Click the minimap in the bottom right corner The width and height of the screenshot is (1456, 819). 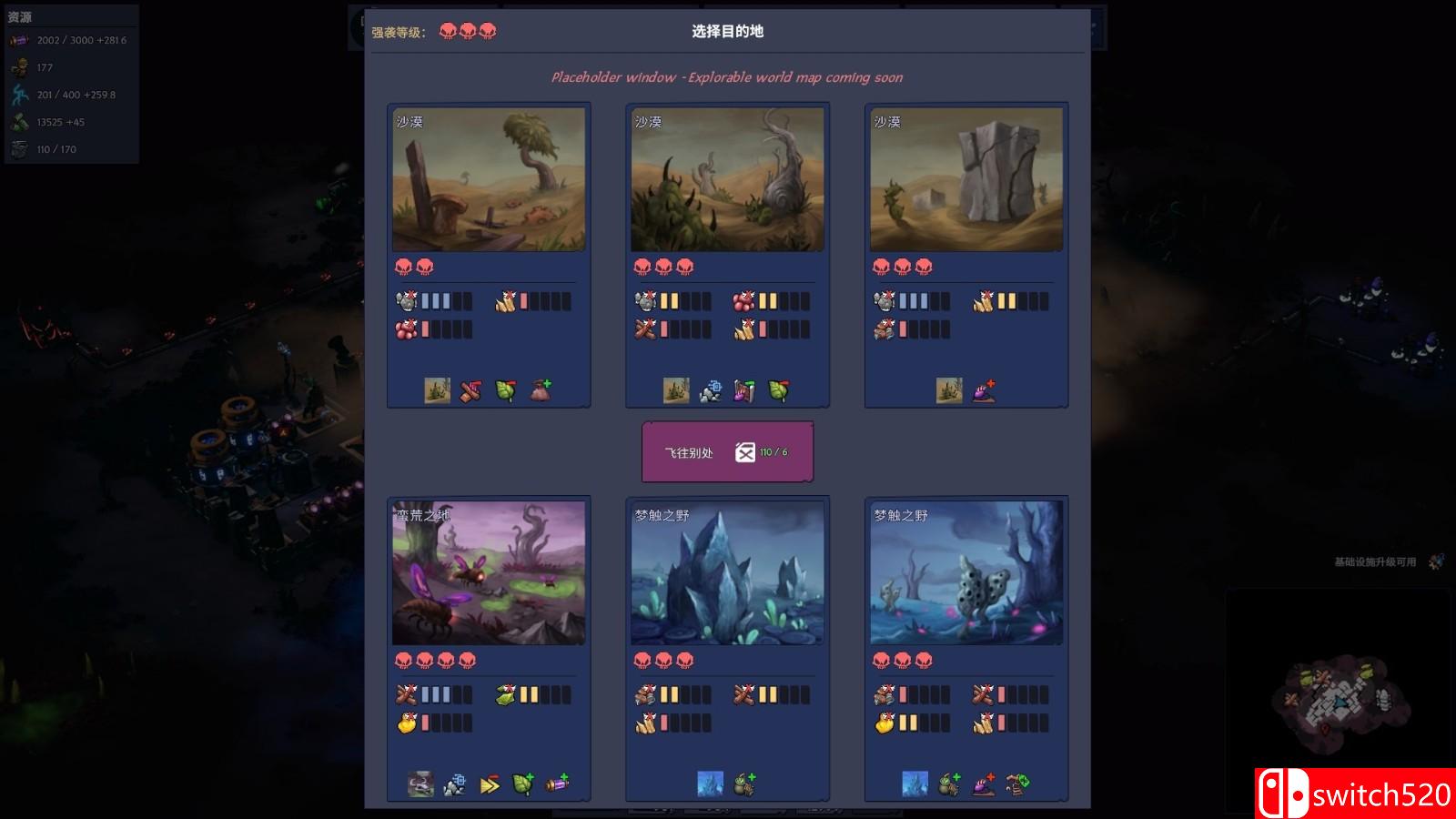point(1338,701)
